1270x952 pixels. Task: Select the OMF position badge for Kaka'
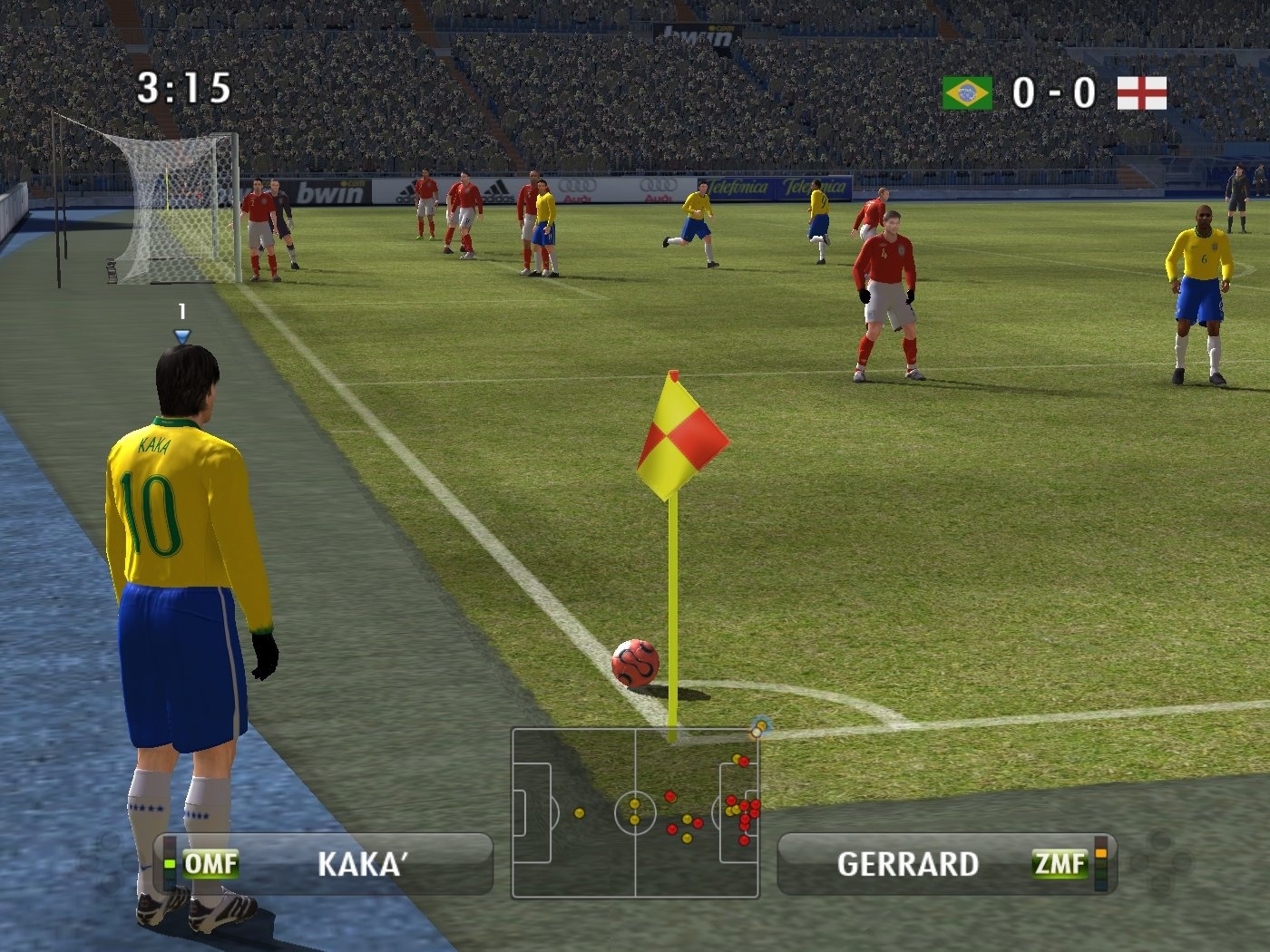[210, 863]
